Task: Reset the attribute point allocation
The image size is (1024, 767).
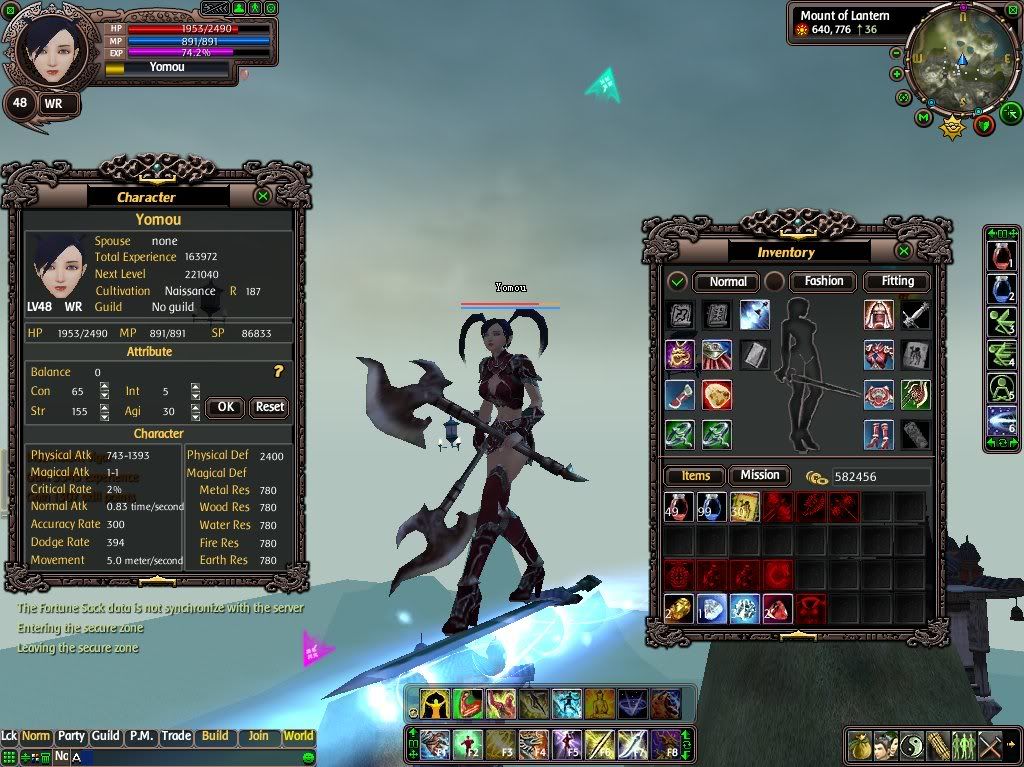Action: click(x=269, y=407)
